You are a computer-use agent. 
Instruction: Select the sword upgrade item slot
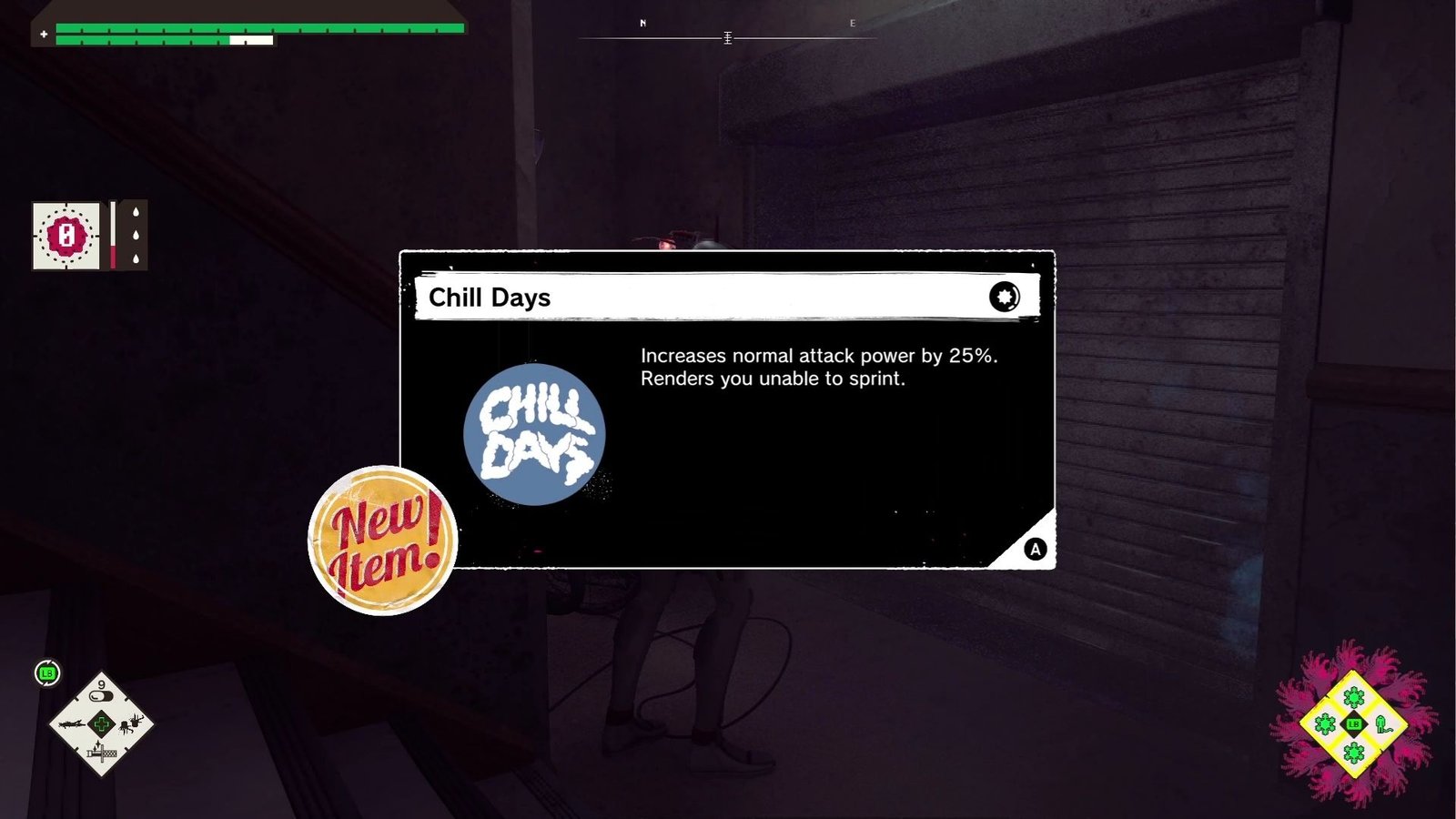click(102, 753)
